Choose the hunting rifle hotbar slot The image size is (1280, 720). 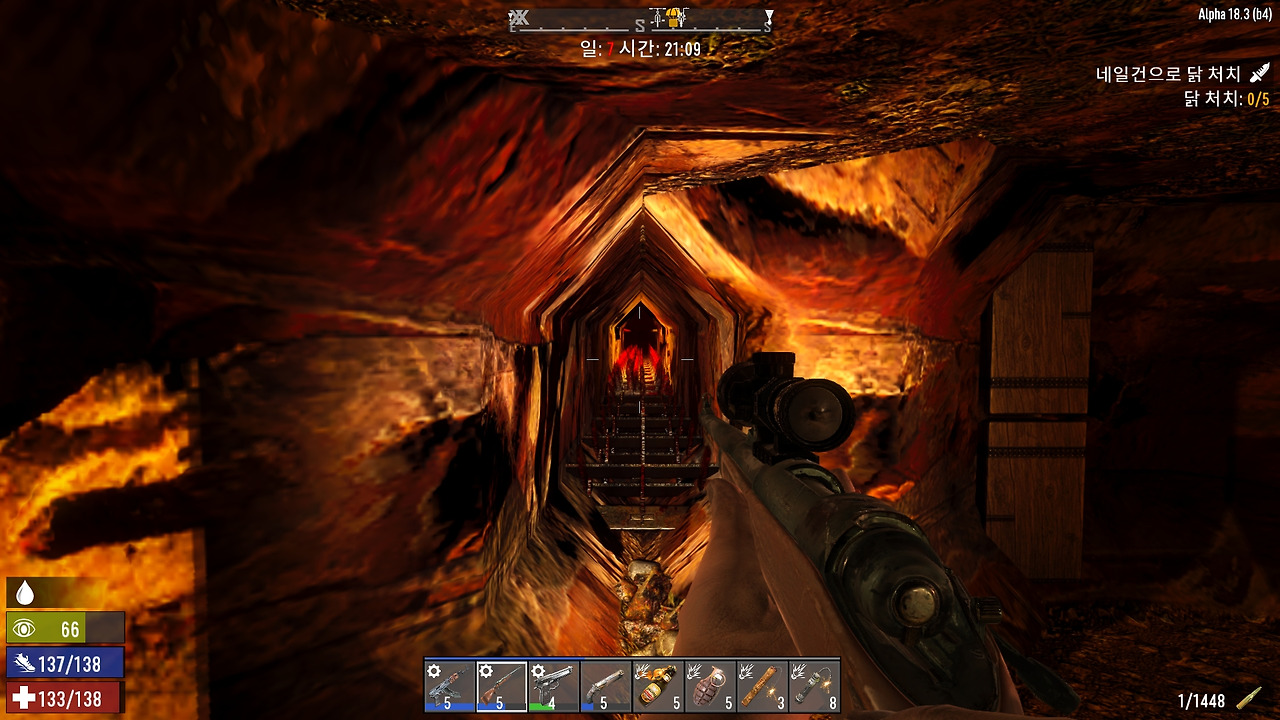coord(501,686)
